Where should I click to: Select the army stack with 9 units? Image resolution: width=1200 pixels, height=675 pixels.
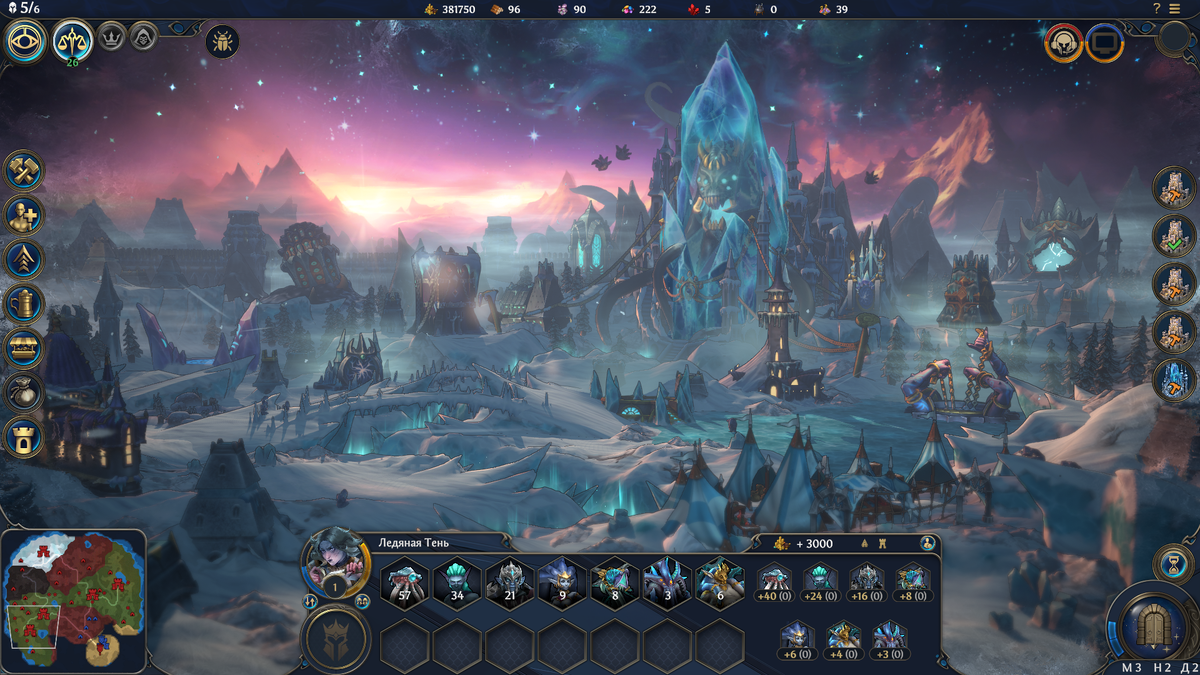562,582
